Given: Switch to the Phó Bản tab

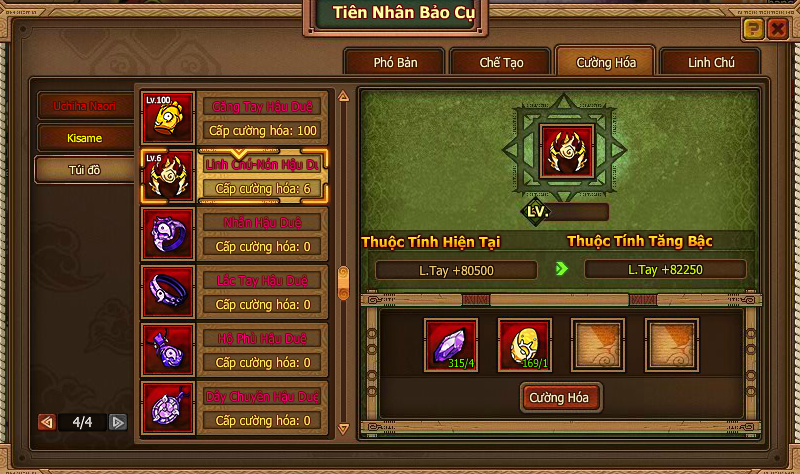Looking at the screenshot, I should point(395,62).
